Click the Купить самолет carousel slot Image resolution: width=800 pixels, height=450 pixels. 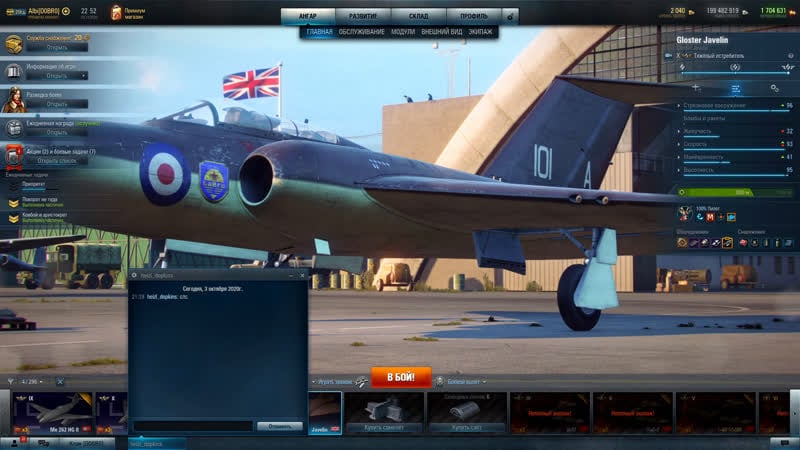click(x=385, y=411)
